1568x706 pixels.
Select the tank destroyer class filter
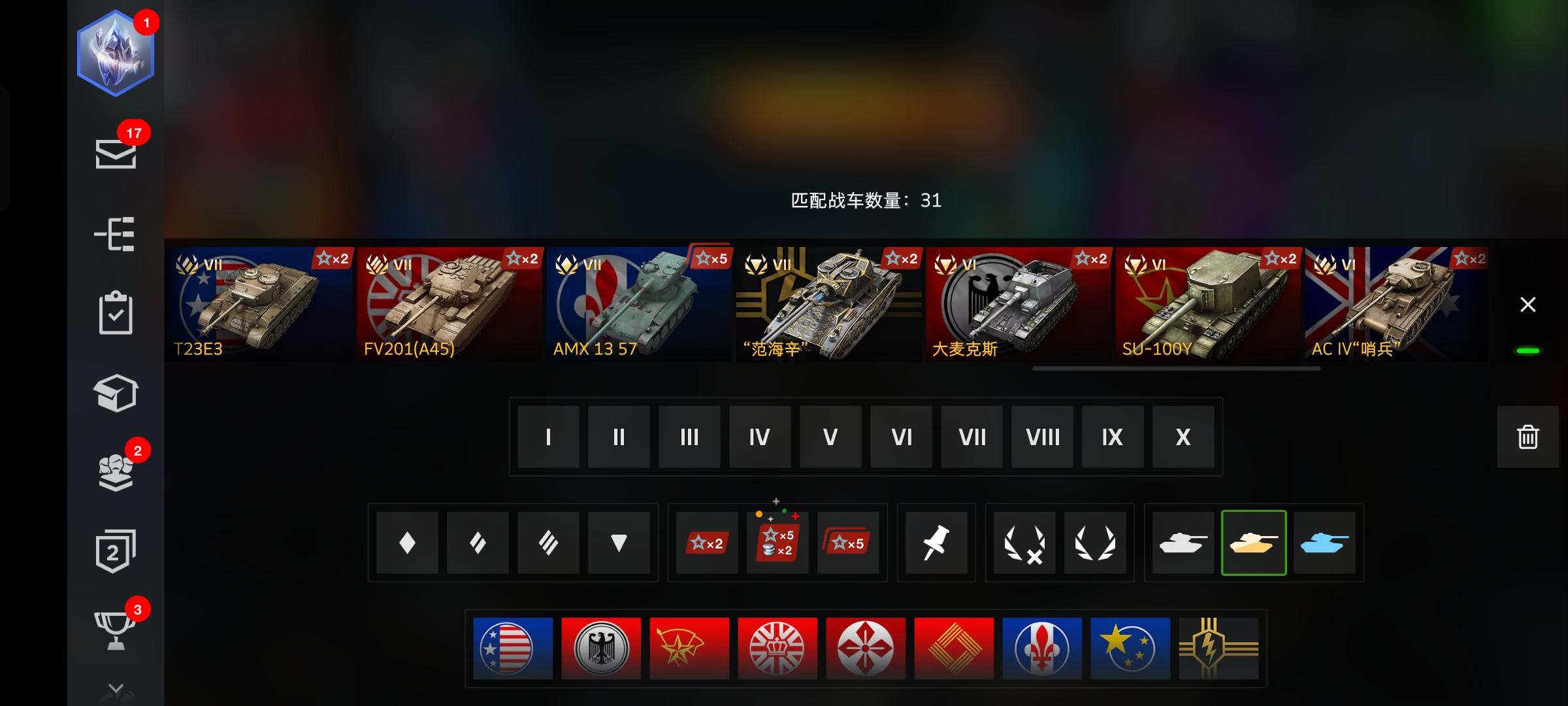[x=617, y=543]
